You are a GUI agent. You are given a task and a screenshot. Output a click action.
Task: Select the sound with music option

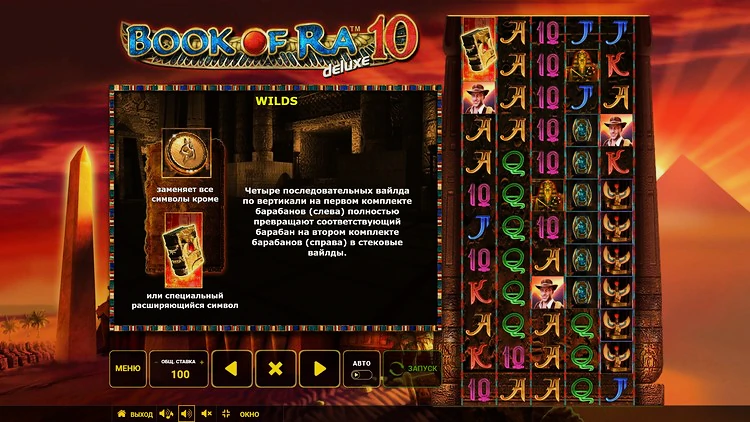point(165,414)
